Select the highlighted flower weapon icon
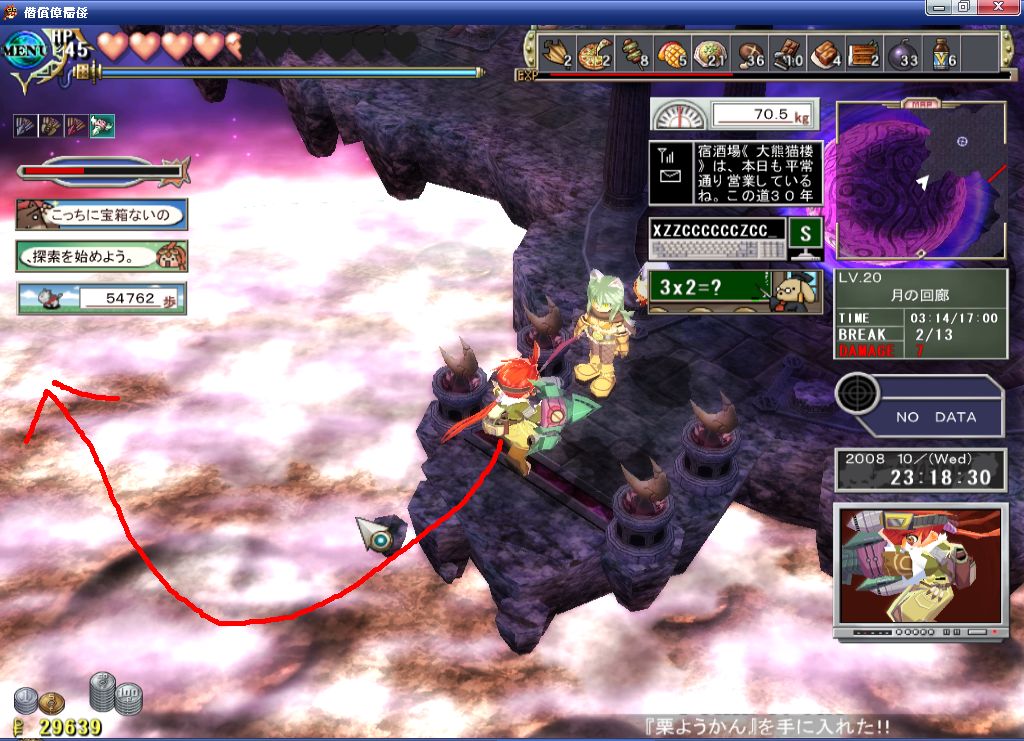The width and height of the screenshot is (1024, 741). [x=102, y=126]
